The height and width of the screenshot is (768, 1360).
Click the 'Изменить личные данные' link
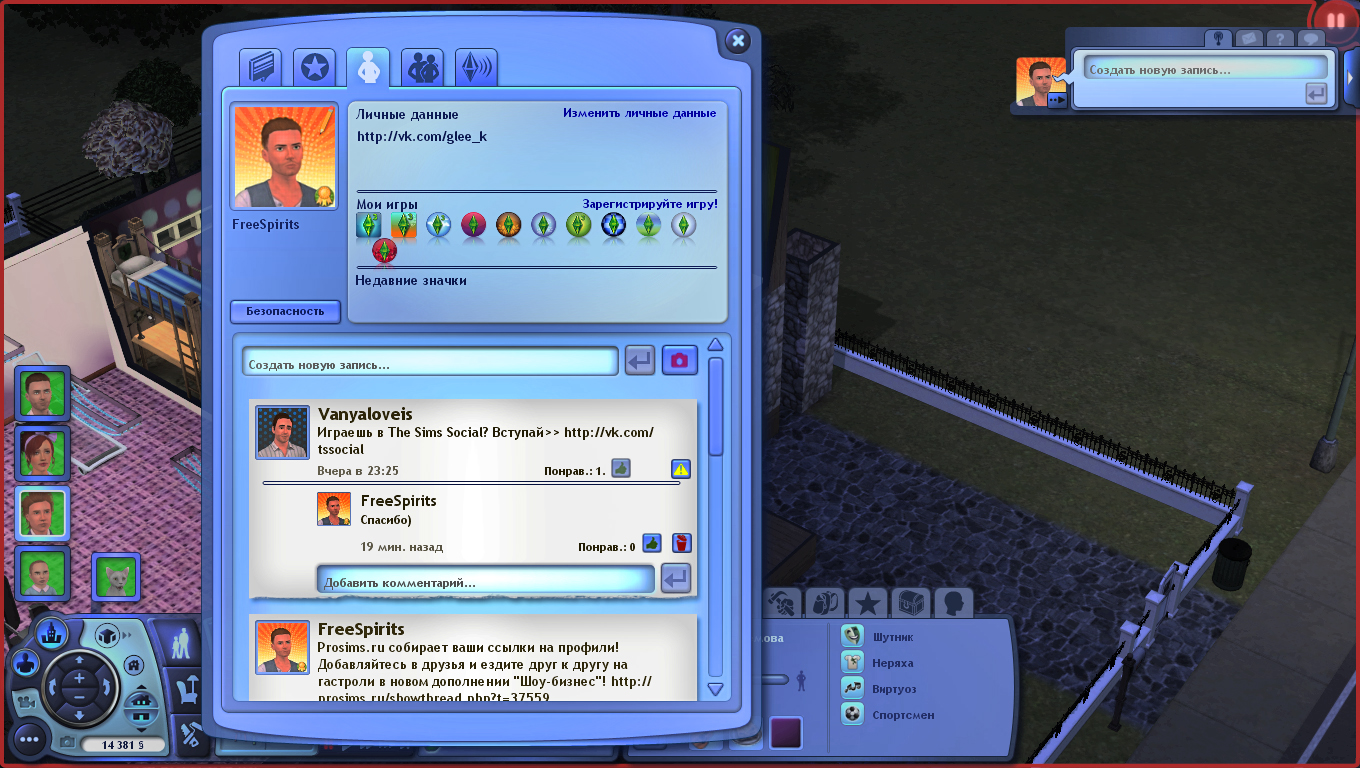point(639,113)
